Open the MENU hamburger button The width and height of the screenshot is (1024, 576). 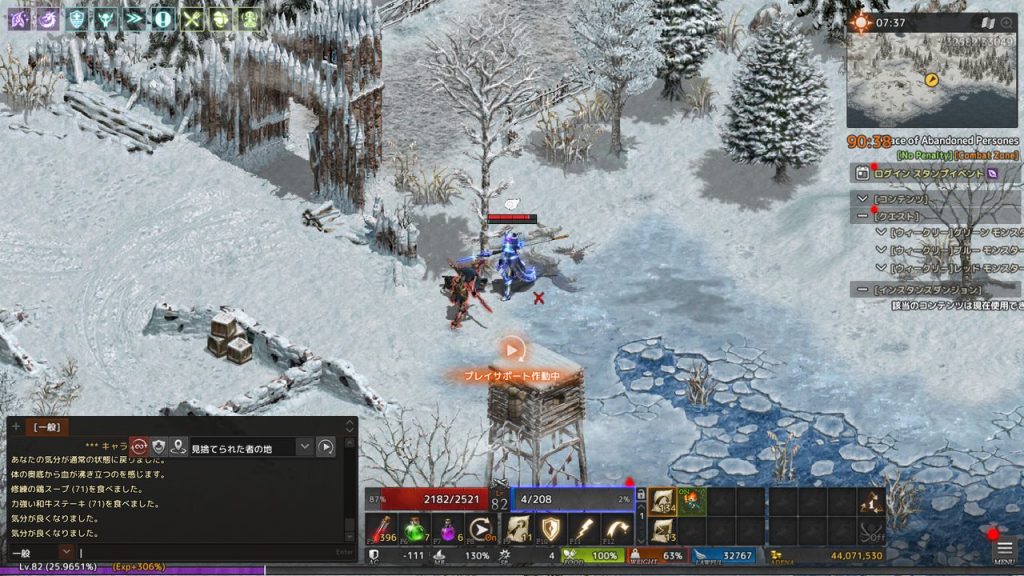1005,551
